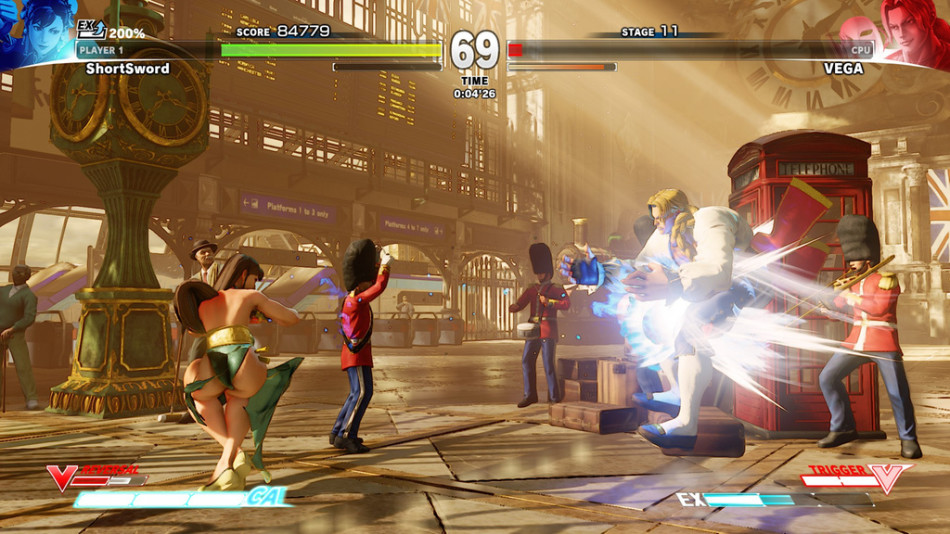Click the V-Reversal emblem on Player 1's side
The image size is (950, 534).
coord(62,478)
